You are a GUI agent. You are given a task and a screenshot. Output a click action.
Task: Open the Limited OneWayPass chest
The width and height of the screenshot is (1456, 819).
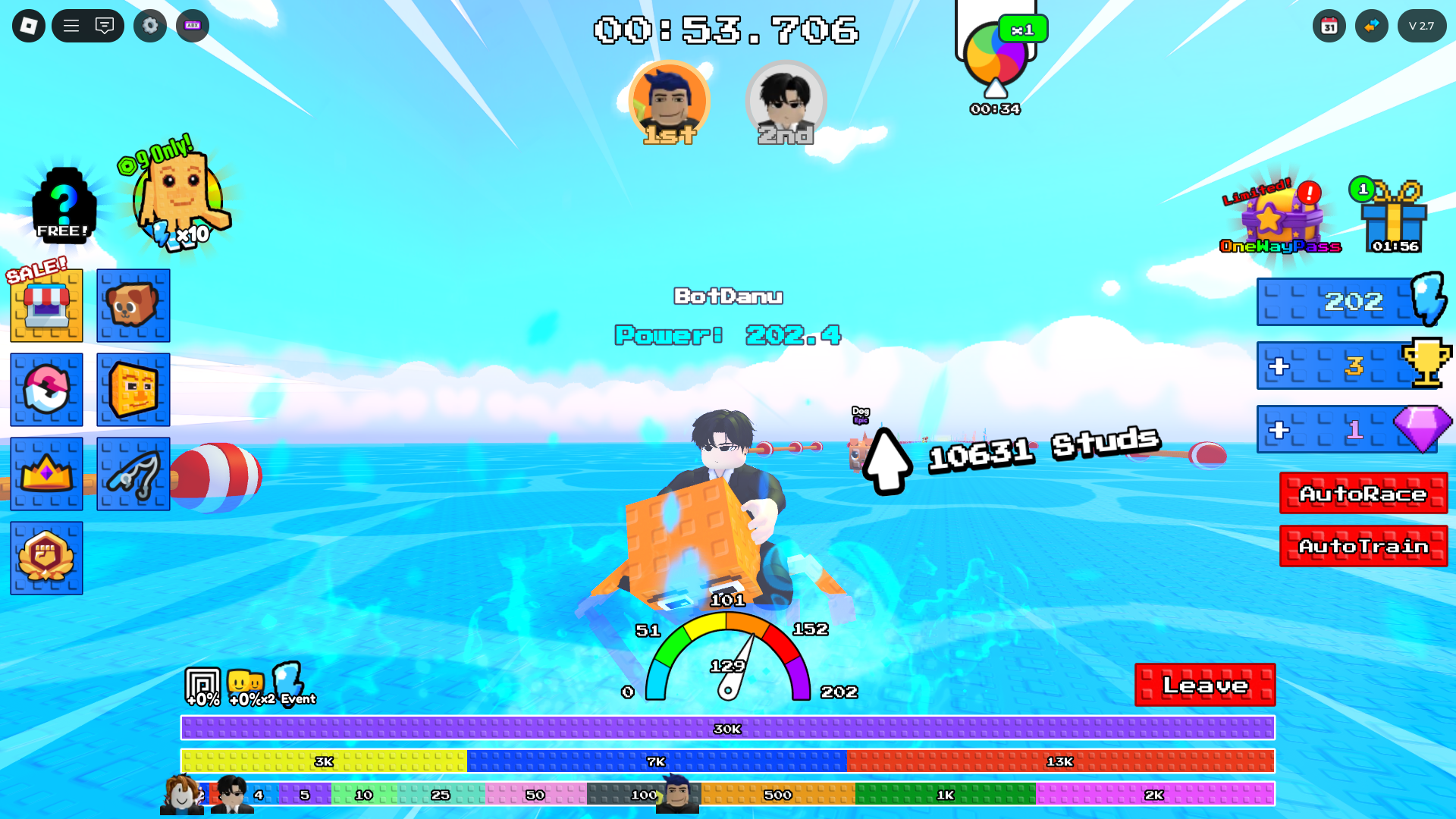pos(1279,218)
